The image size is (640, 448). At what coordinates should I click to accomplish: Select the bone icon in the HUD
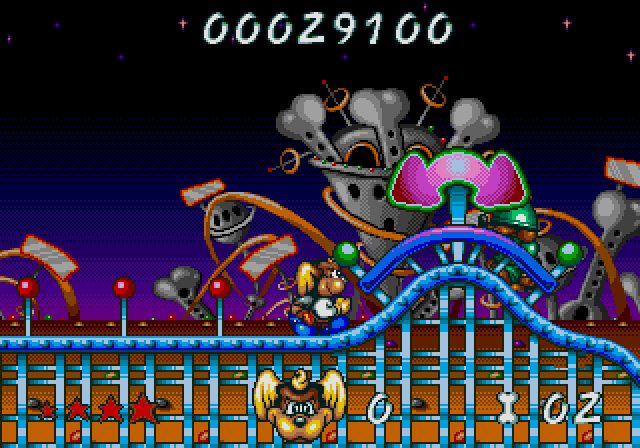(510, 406)
